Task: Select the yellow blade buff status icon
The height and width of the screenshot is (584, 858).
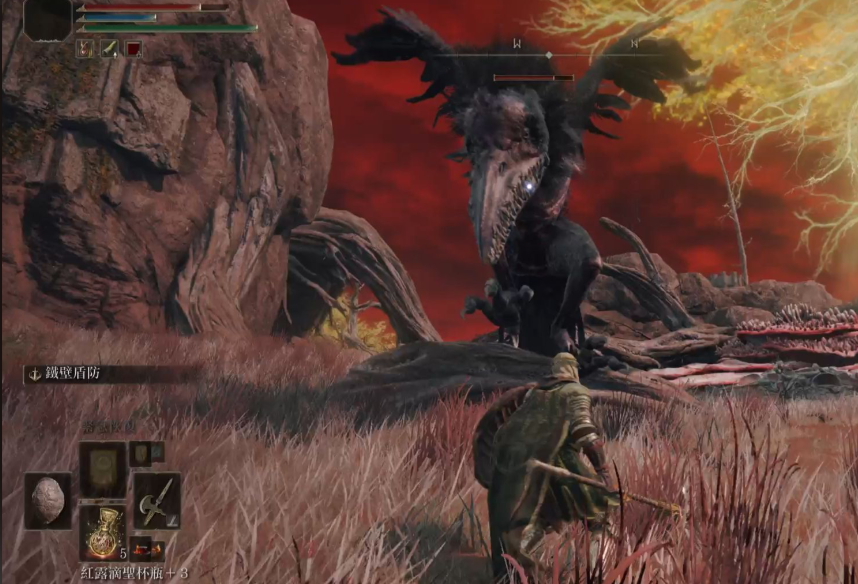Action: click(x=109, y=48)
